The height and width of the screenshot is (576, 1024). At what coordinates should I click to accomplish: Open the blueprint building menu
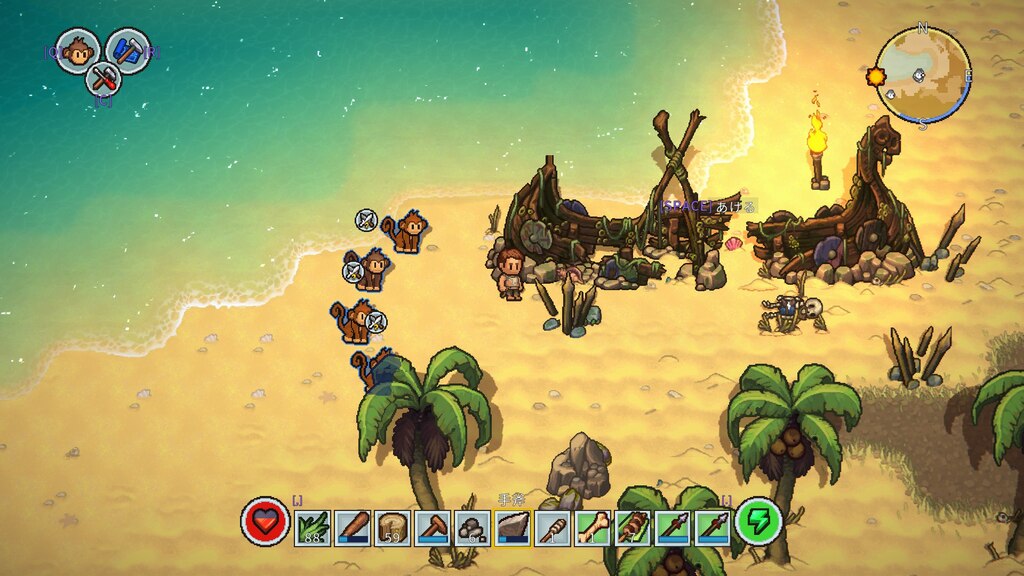[x=127, y=51]
